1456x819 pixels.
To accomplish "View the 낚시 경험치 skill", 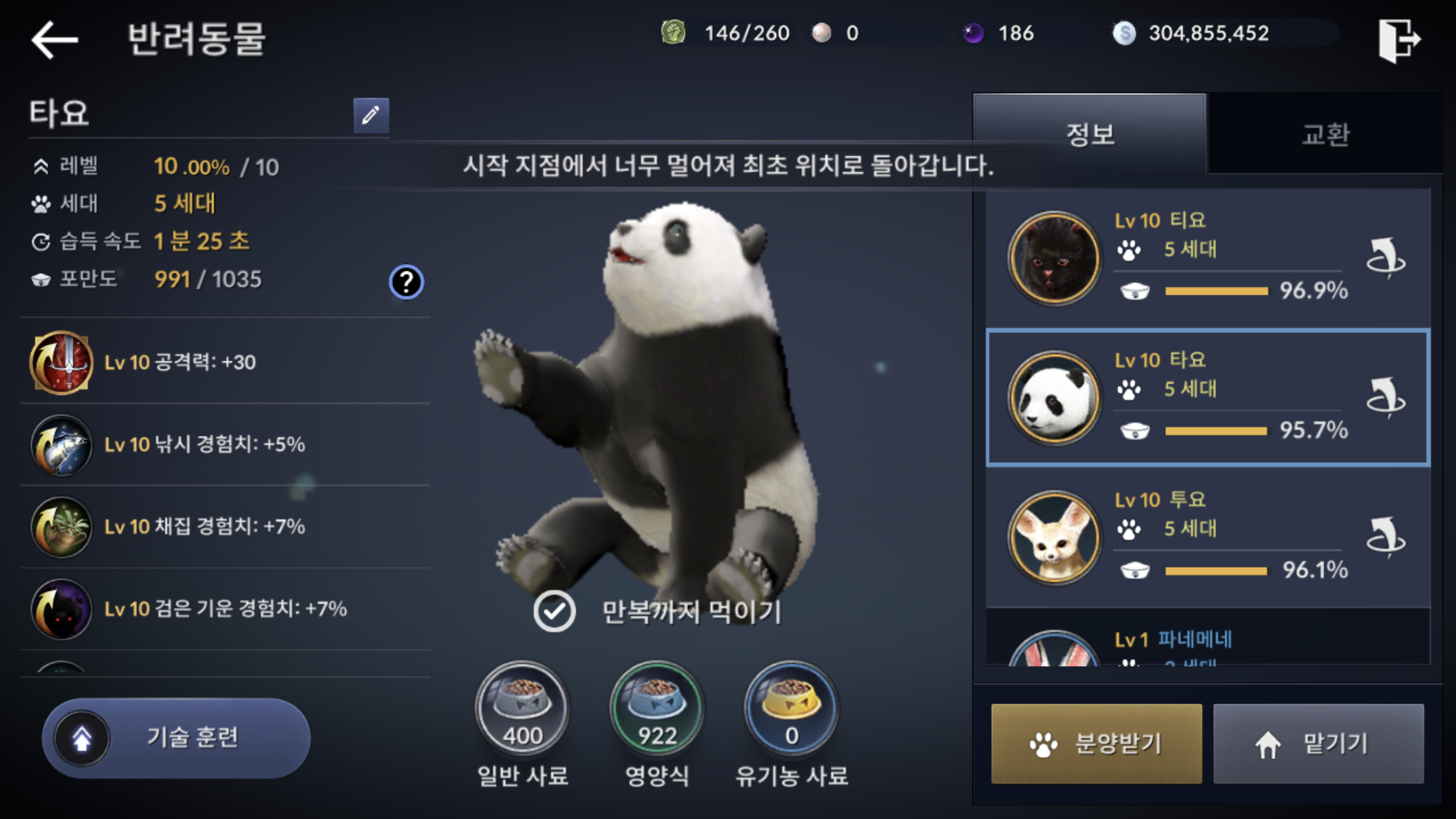I will (x=61, y=445).
